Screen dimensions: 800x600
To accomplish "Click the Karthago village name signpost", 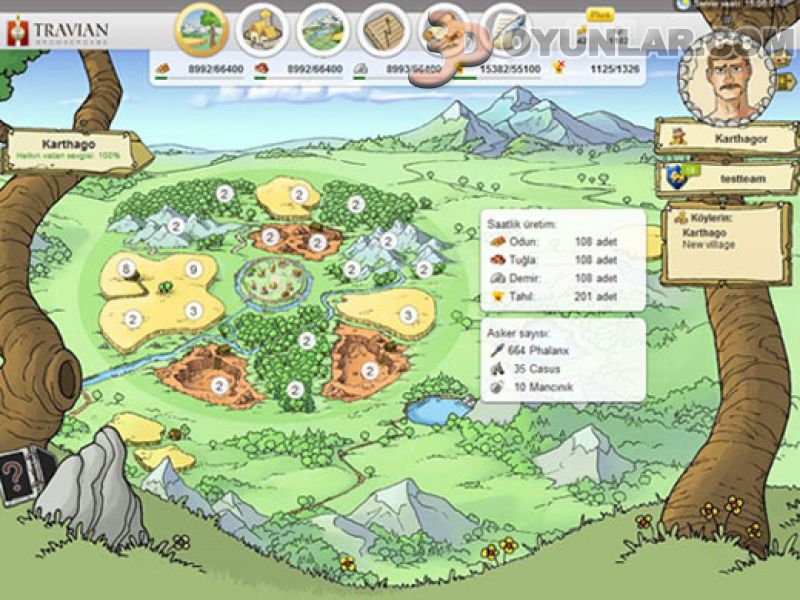I will [x=74, y=151].
